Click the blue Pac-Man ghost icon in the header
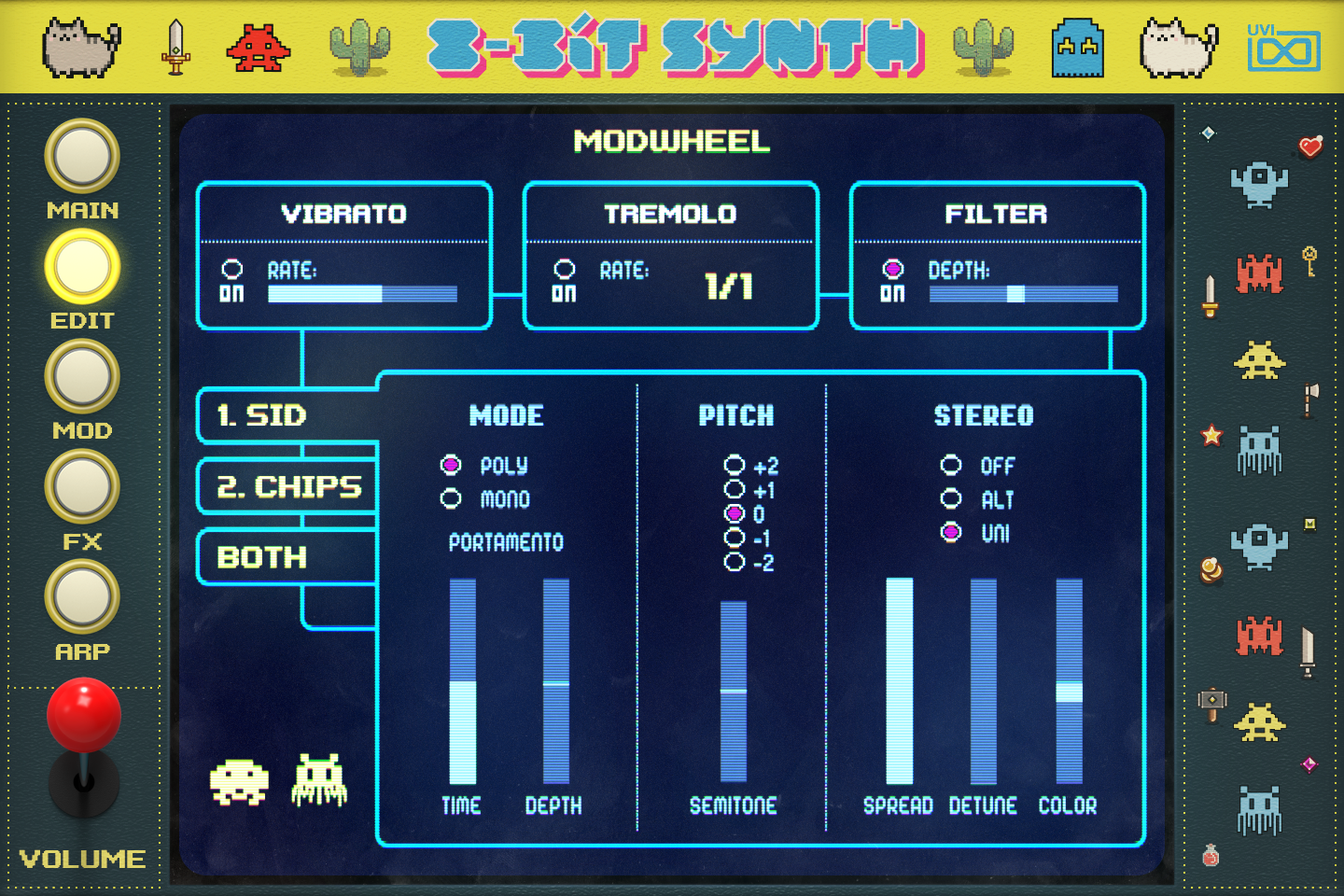Screen dimensions: 1344x896 [1077, 45]
